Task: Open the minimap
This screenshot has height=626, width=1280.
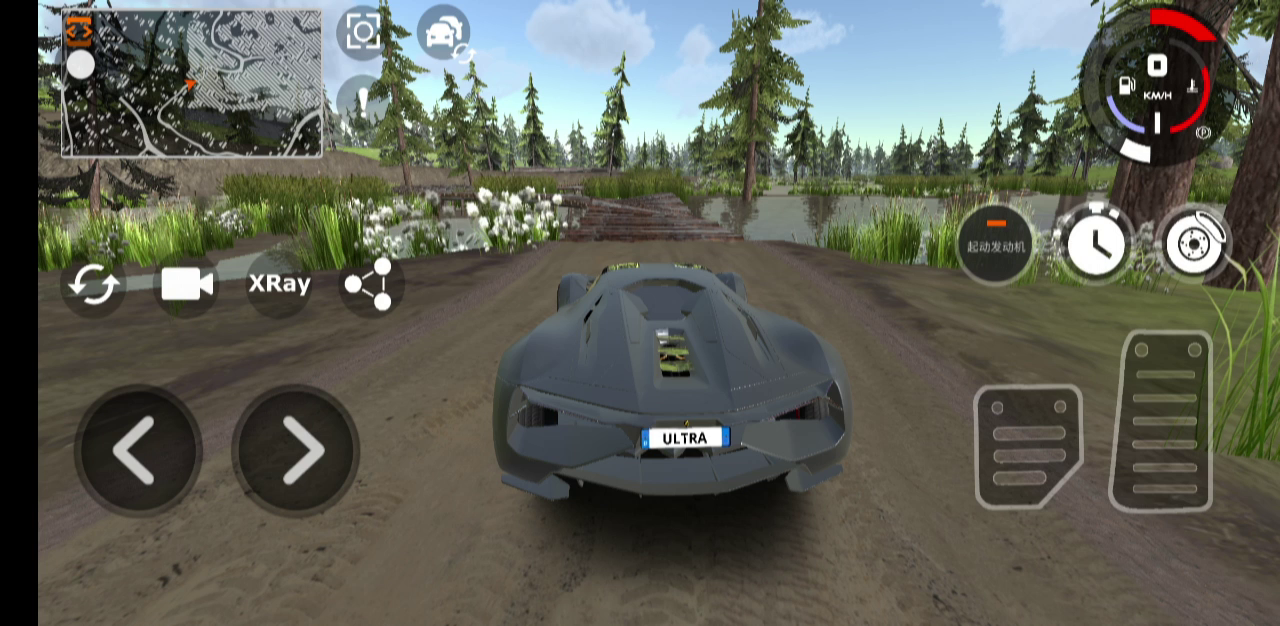Action: [200, 85]
